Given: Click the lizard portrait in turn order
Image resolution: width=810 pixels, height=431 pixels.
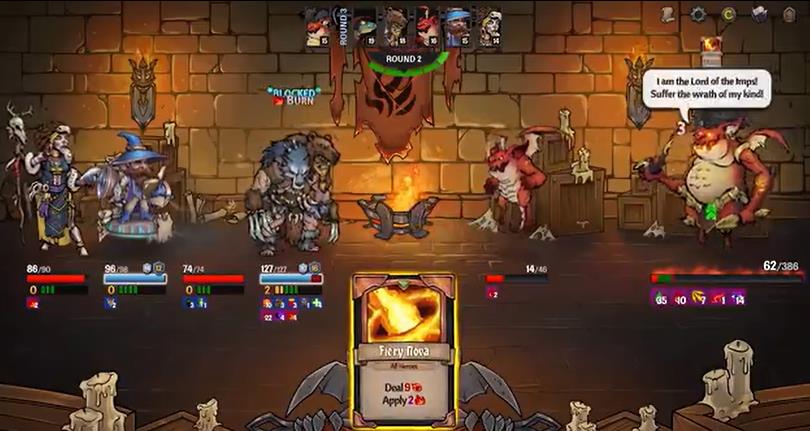Looking at the screenshot, I should coord(364,26).
